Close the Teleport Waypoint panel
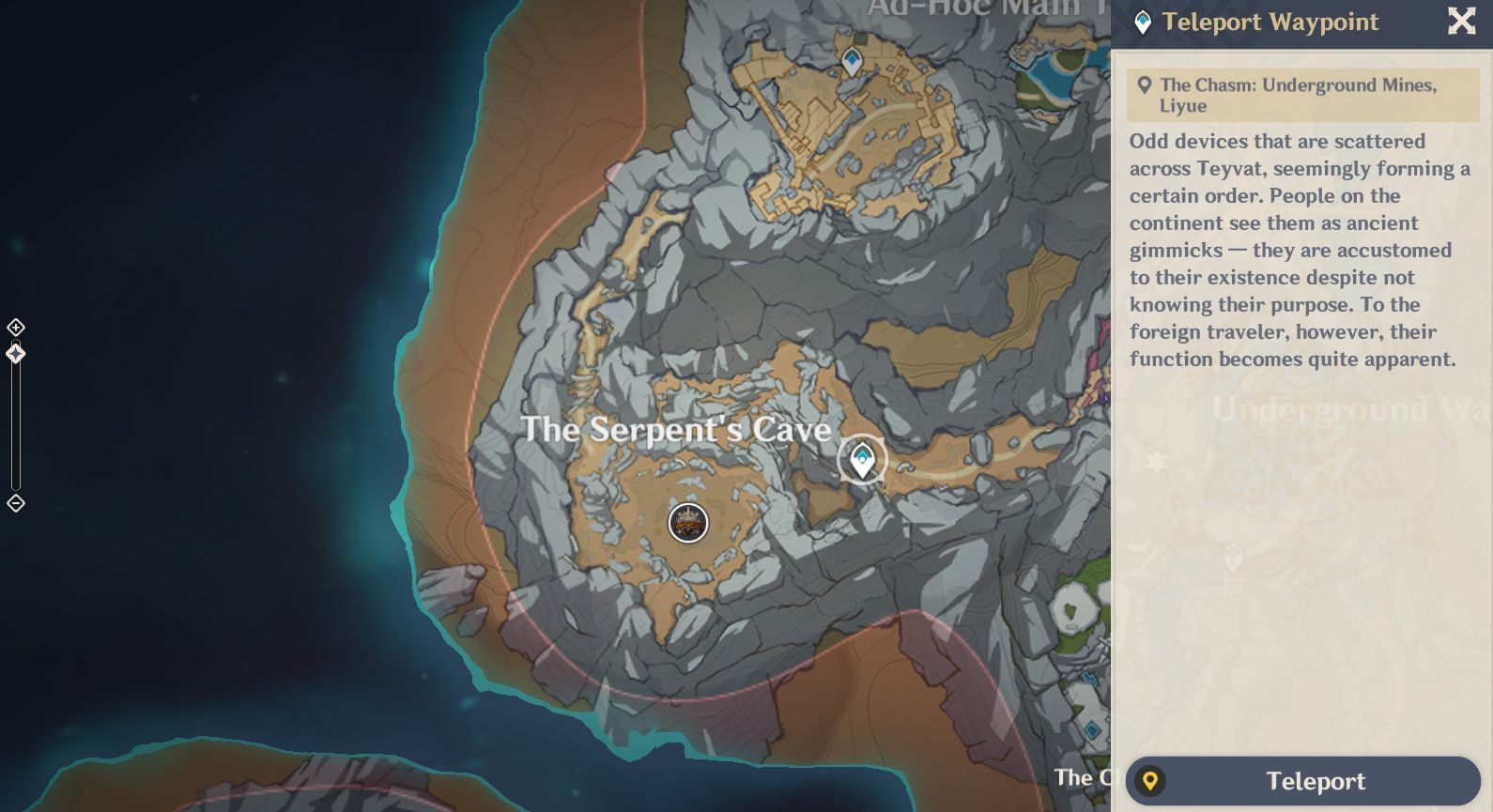This screenshot has width=1493, height=812. pyautogui.click(x=1461, y=22)
